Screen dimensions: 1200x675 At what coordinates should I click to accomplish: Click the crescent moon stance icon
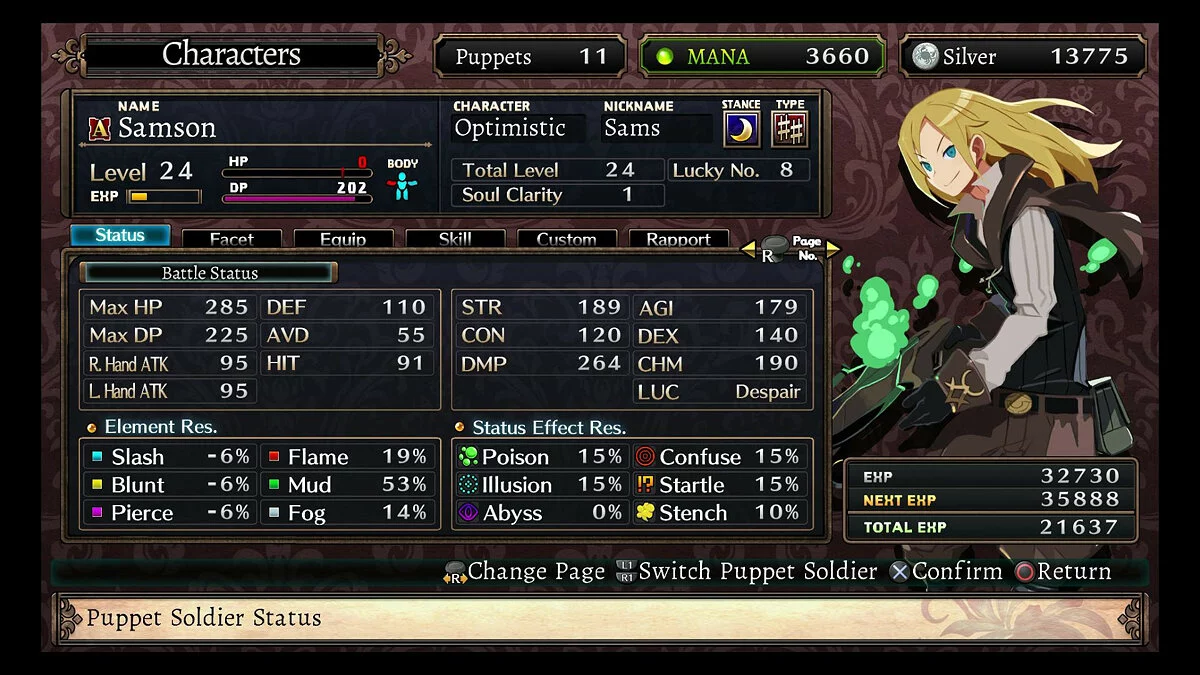tap(741, 130)
